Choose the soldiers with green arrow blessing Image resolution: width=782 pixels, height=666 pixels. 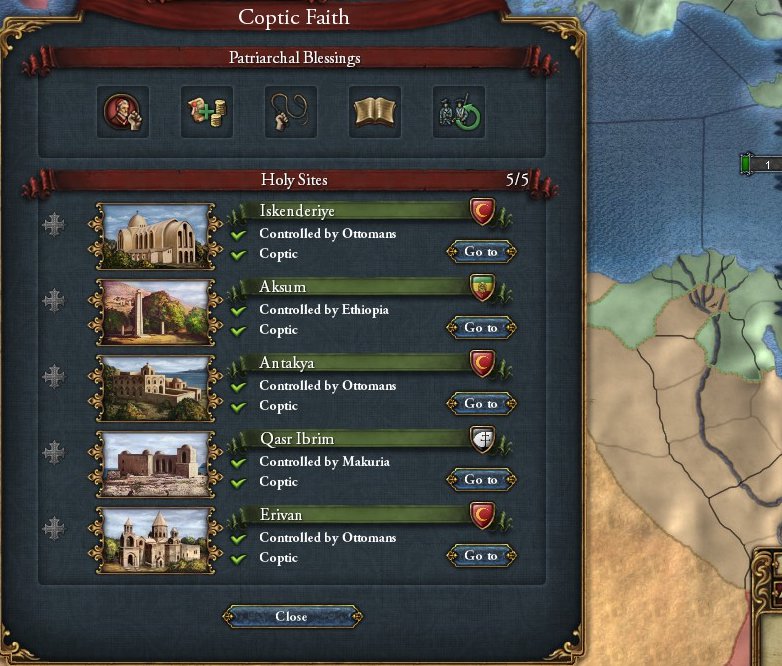pyautogui.click(x=459, y=112)
